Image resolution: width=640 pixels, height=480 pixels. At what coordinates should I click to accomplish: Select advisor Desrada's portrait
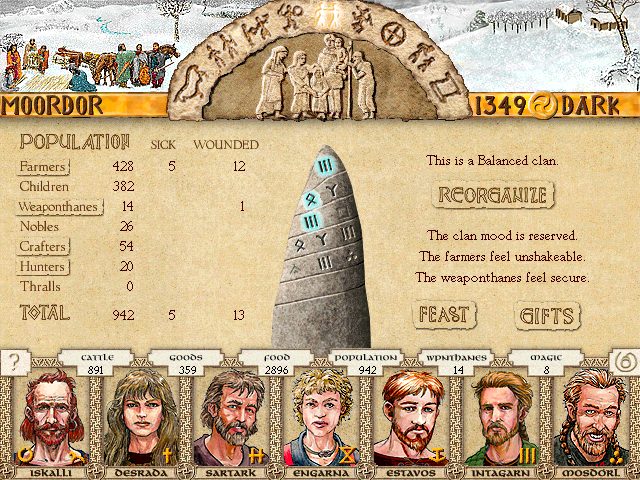click(x=133, y=420)
